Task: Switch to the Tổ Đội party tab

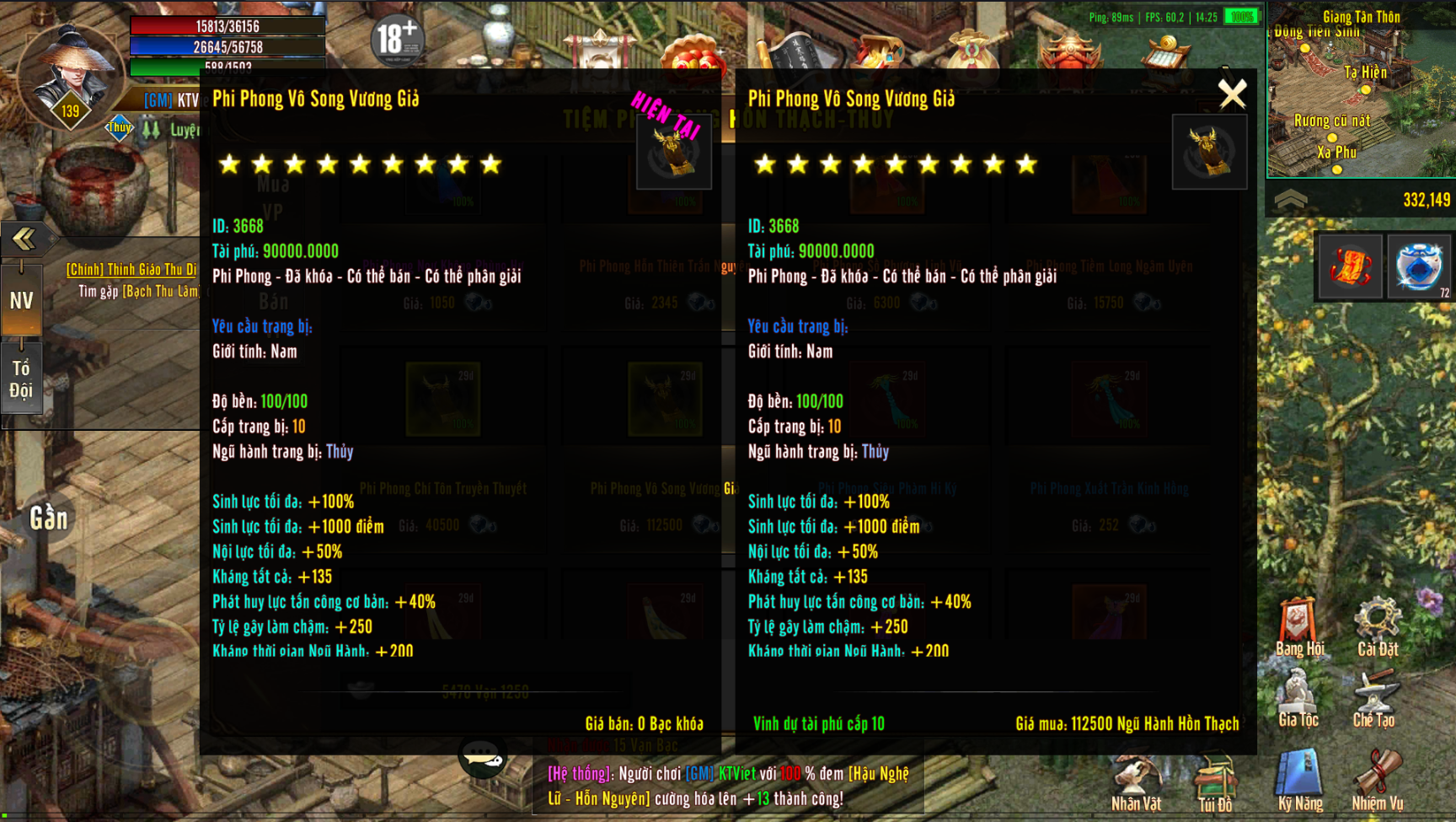Action: (22, 379)
